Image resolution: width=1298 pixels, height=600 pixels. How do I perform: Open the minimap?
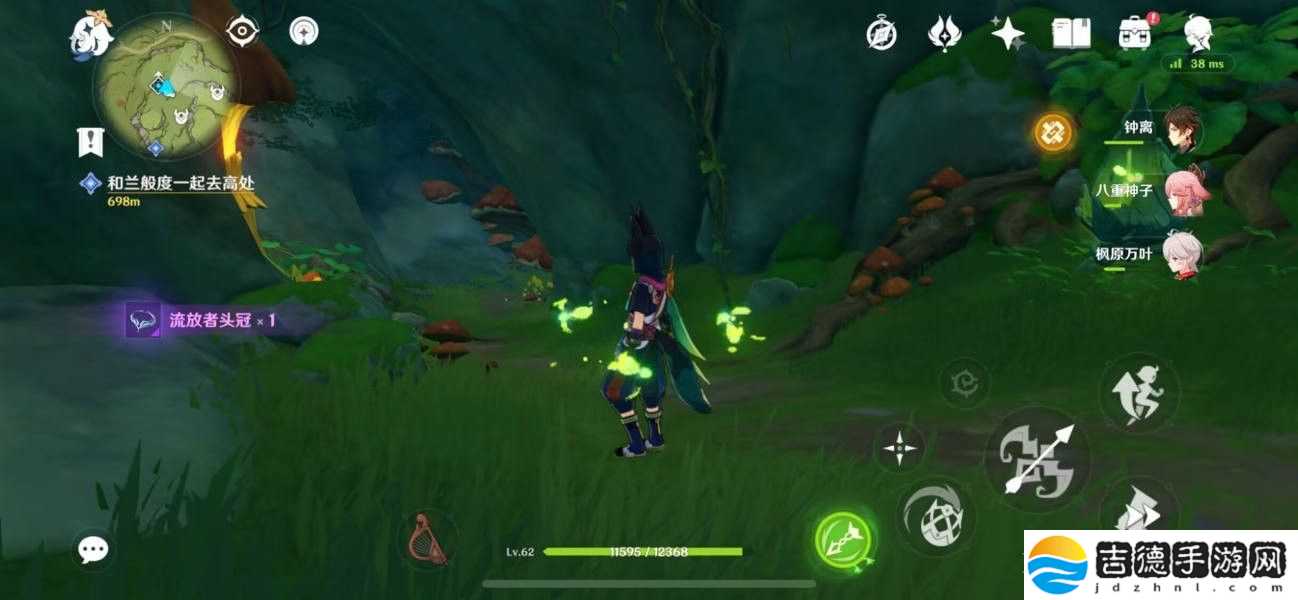[166, 100]
